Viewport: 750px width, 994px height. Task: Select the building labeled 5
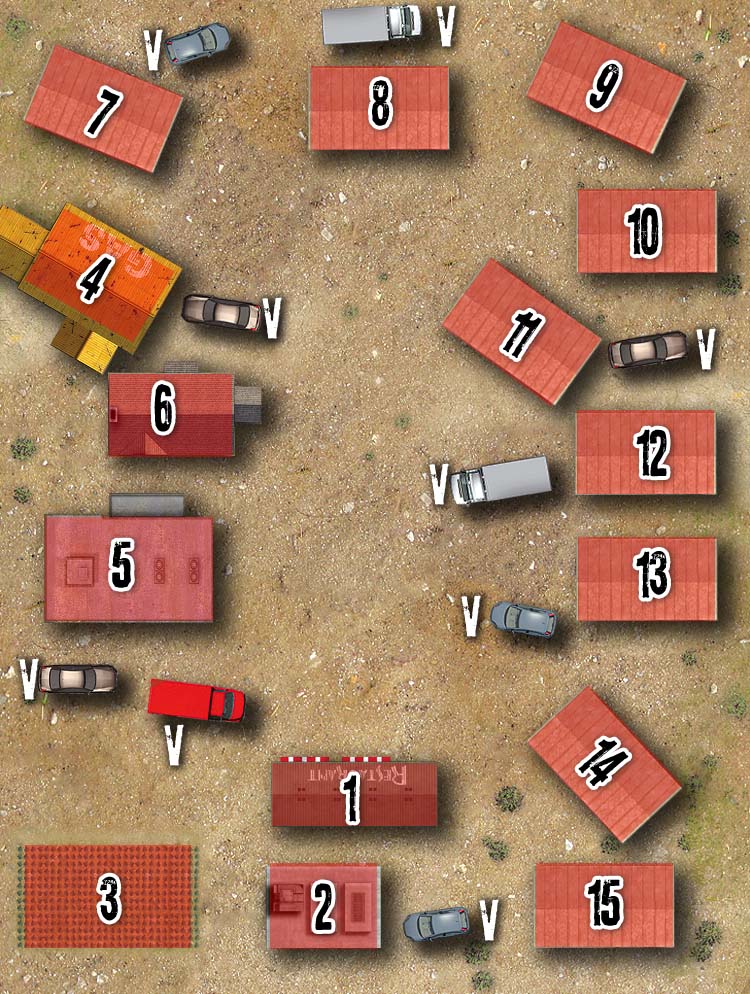point(128,568)
